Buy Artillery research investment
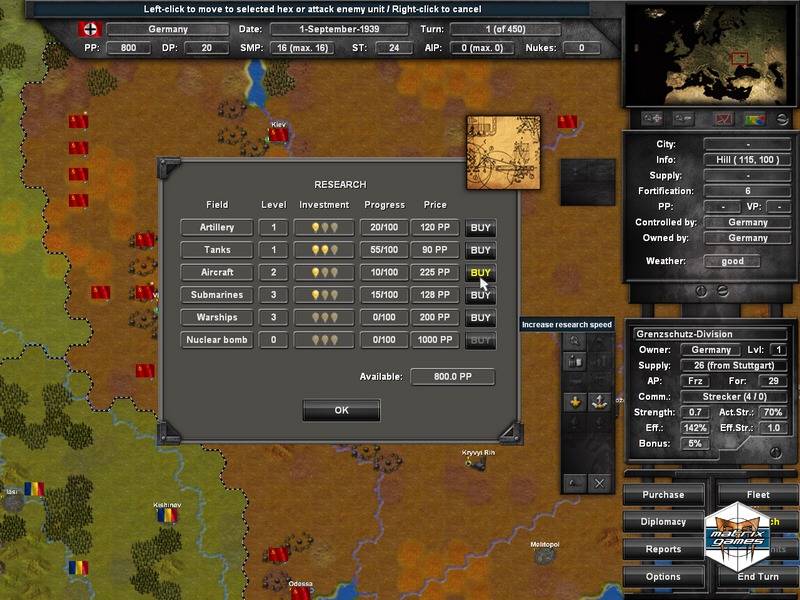The height and width of the screenshot is (600, 800). point(480,228)
